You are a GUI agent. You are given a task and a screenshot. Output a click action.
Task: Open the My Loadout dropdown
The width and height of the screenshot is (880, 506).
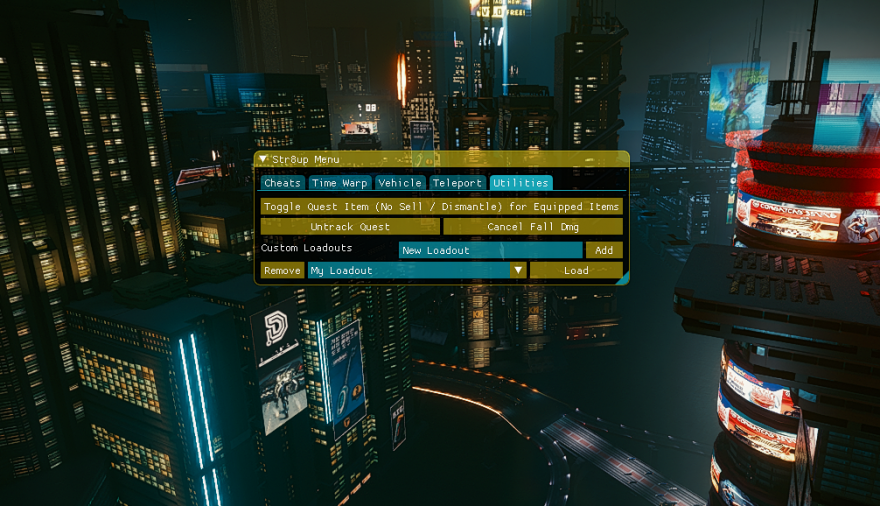[x=517, y=270]
